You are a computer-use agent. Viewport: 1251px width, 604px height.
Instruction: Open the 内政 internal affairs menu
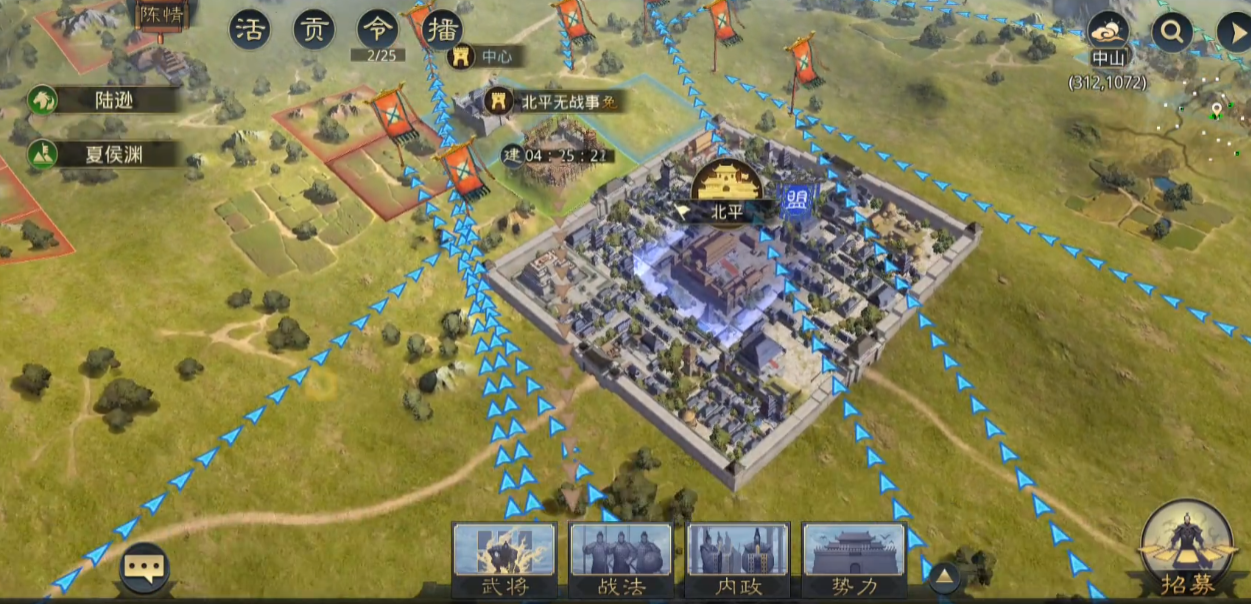tap(738, 559)
